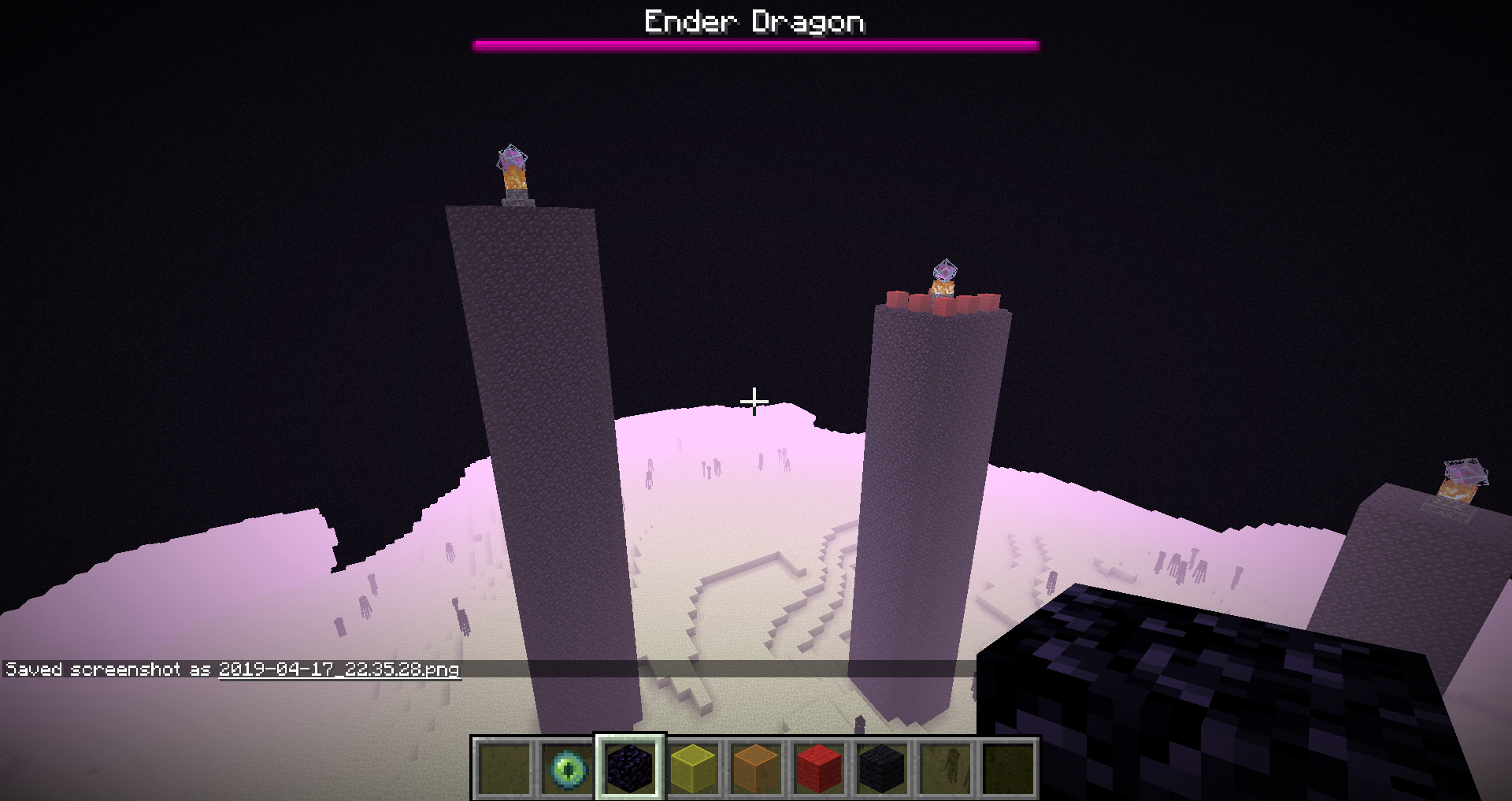Pick the orange stained glass slot
The width and height of the screenshot is (1512, 801).
[x=756, y=768]
